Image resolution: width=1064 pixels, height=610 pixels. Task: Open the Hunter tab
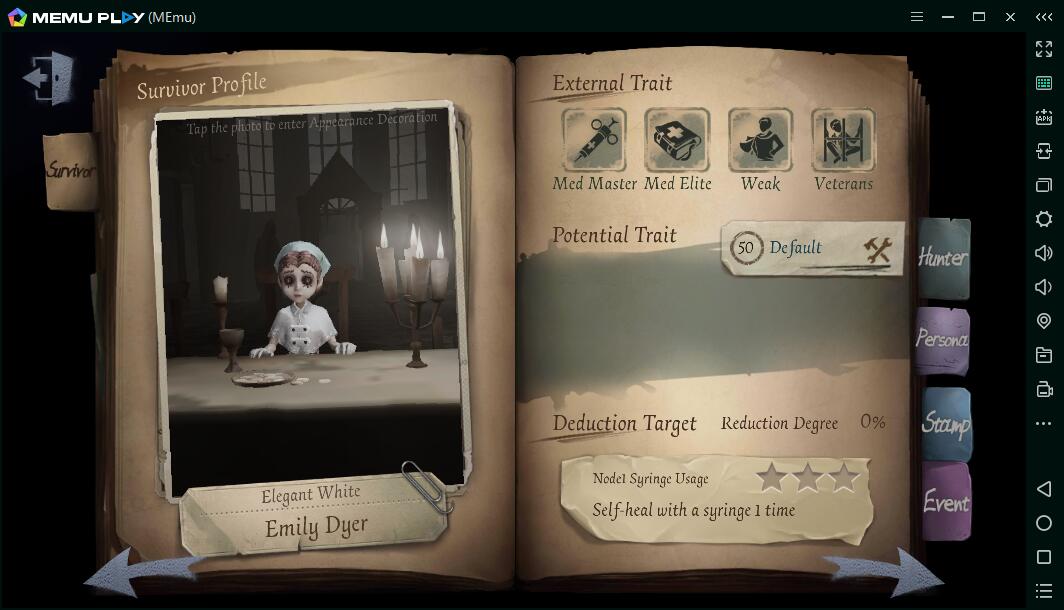[x=943, y=258]
